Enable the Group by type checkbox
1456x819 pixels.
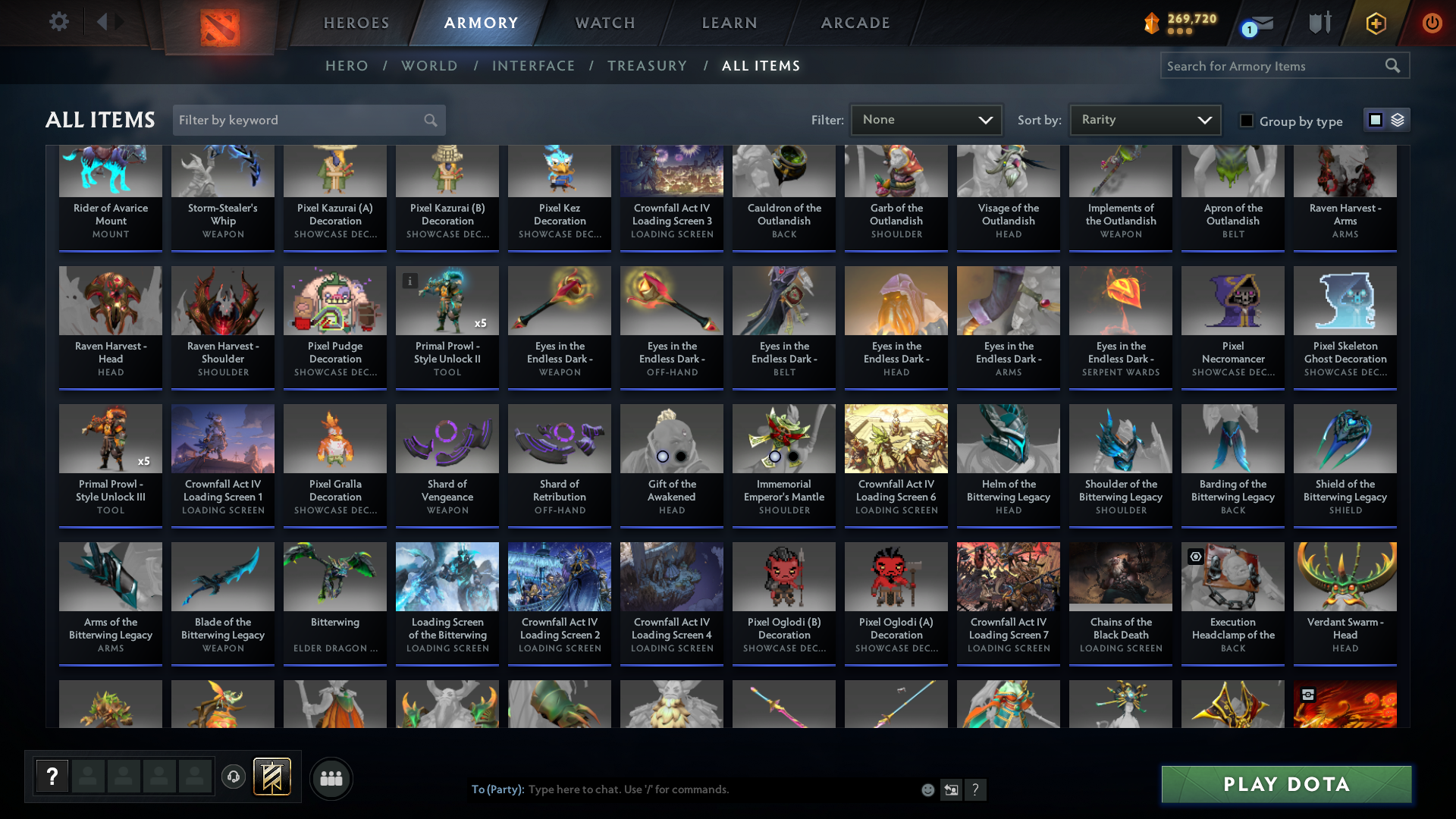(x=1247, y=121)
